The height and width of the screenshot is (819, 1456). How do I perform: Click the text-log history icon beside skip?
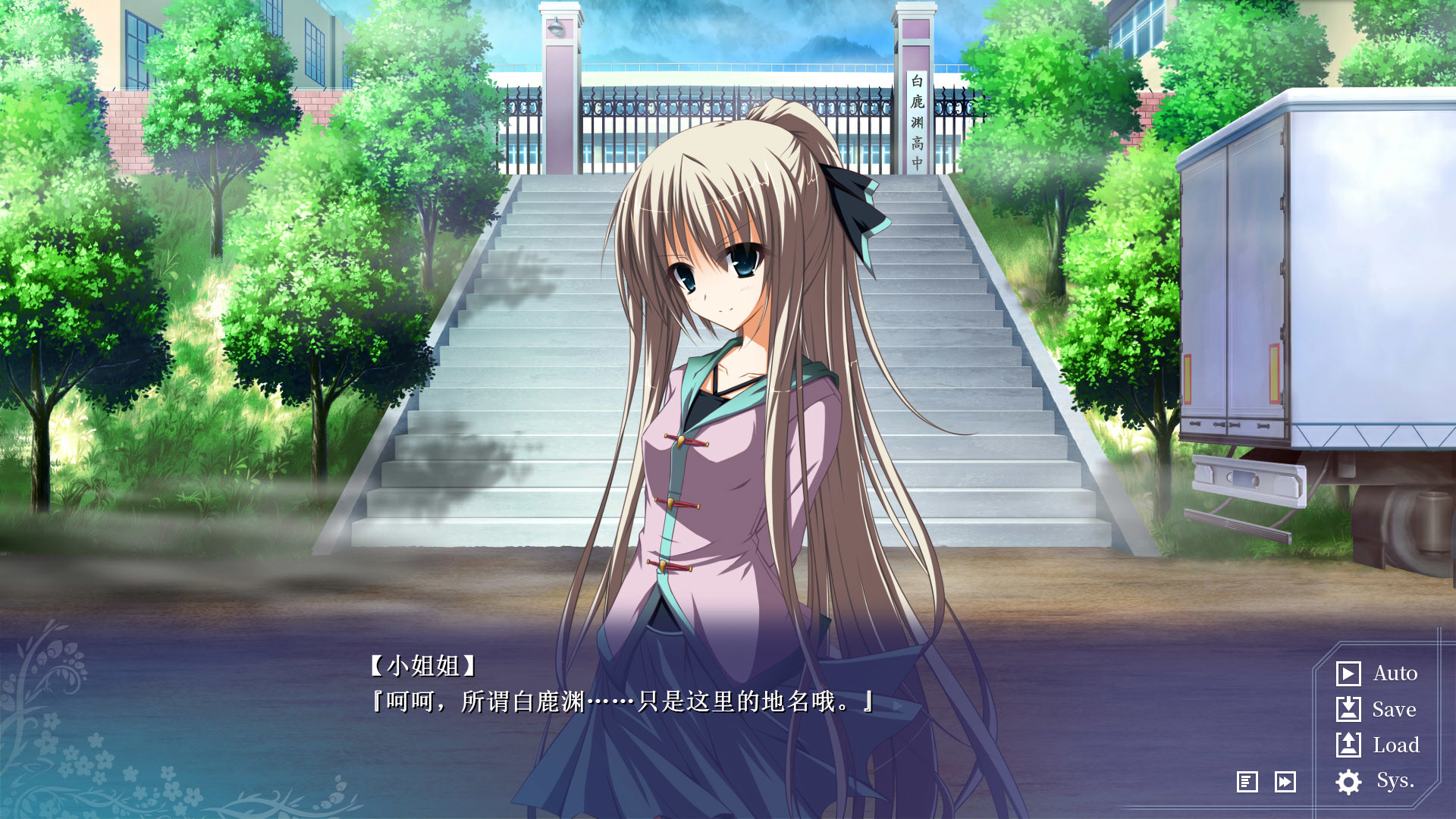[1247, 782]
